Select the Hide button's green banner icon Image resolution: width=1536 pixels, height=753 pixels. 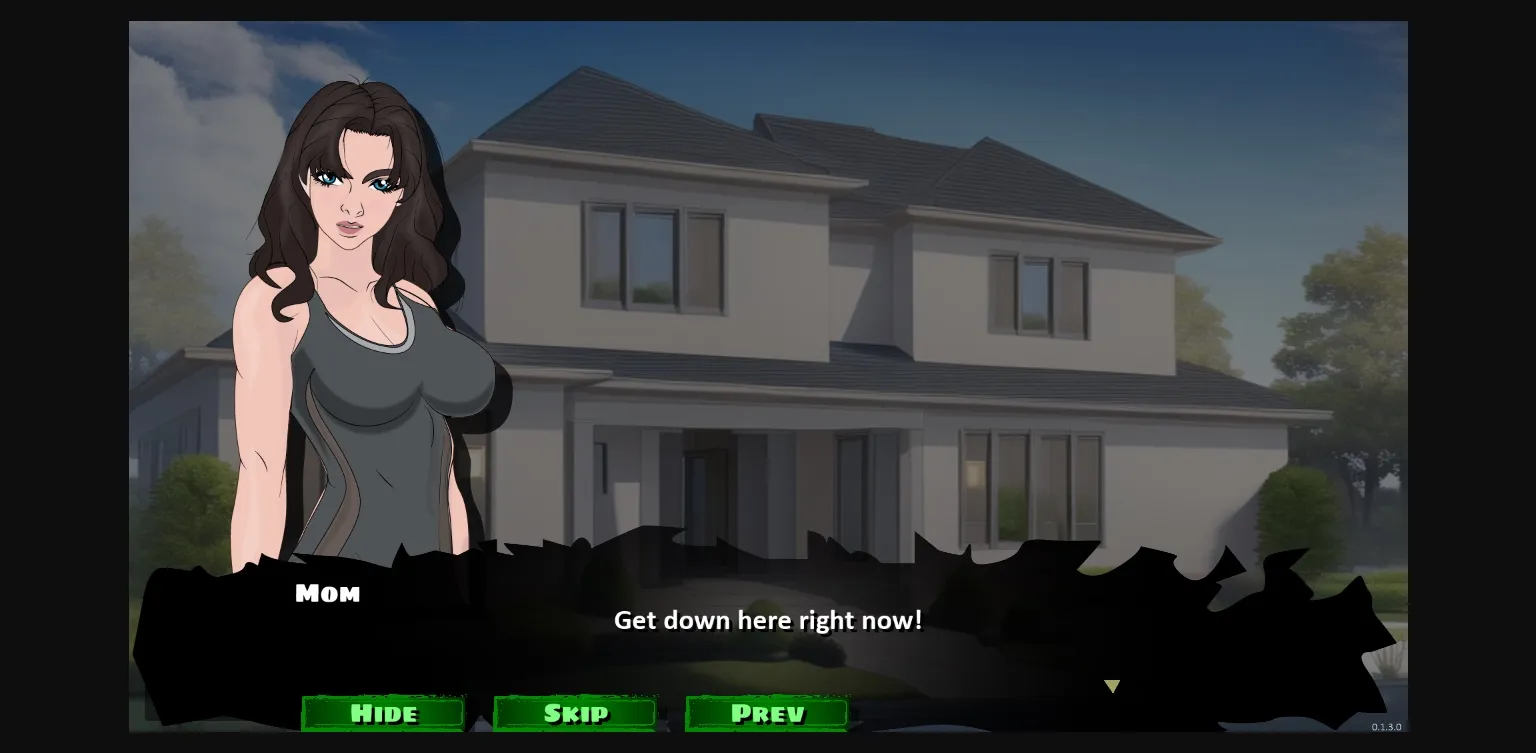[383, 713]
